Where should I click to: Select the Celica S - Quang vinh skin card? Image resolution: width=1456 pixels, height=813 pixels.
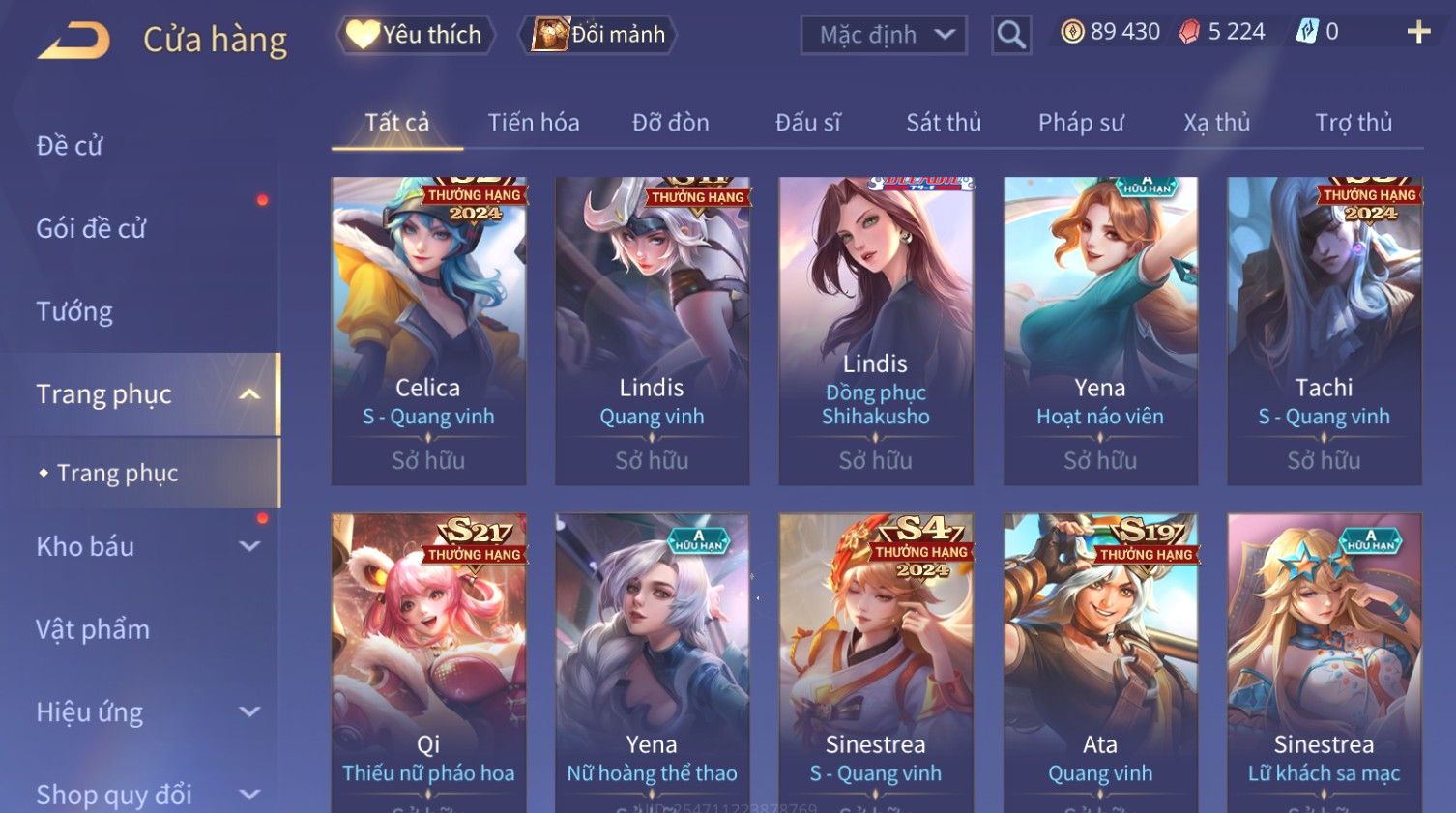(428, 329)
